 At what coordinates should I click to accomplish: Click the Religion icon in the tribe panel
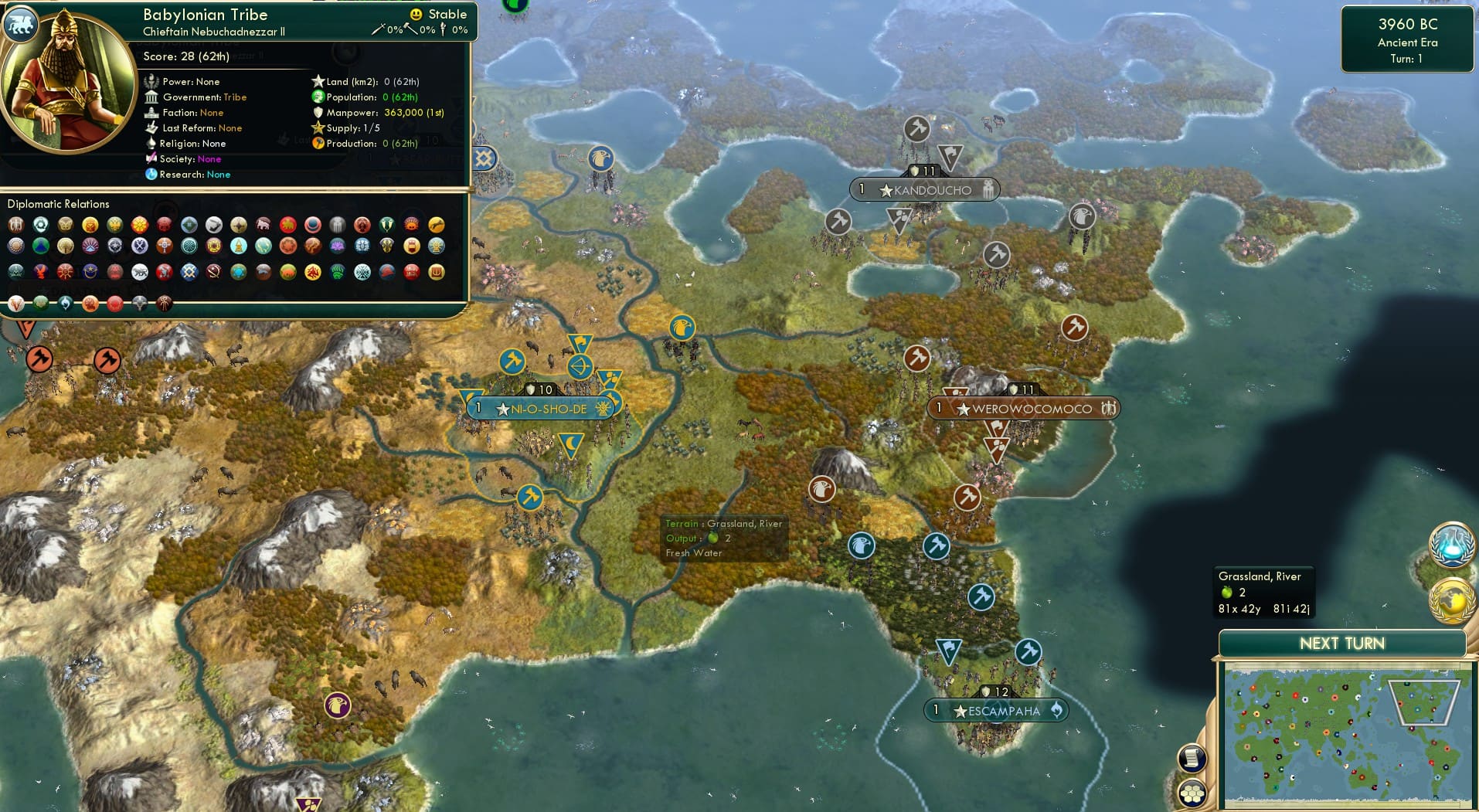point(153,144)
